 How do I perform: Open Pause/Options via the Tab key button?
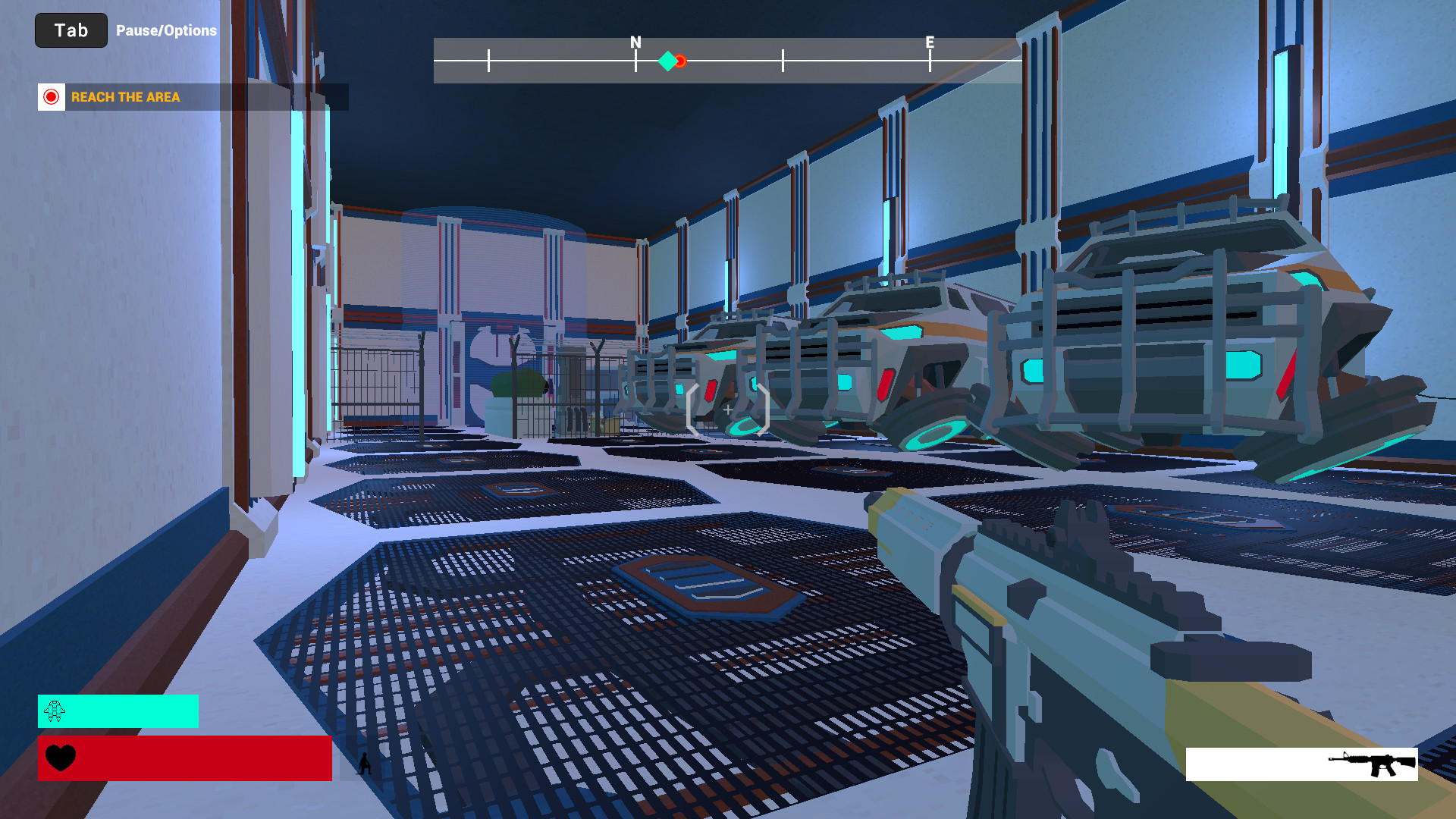click(71, 30)
